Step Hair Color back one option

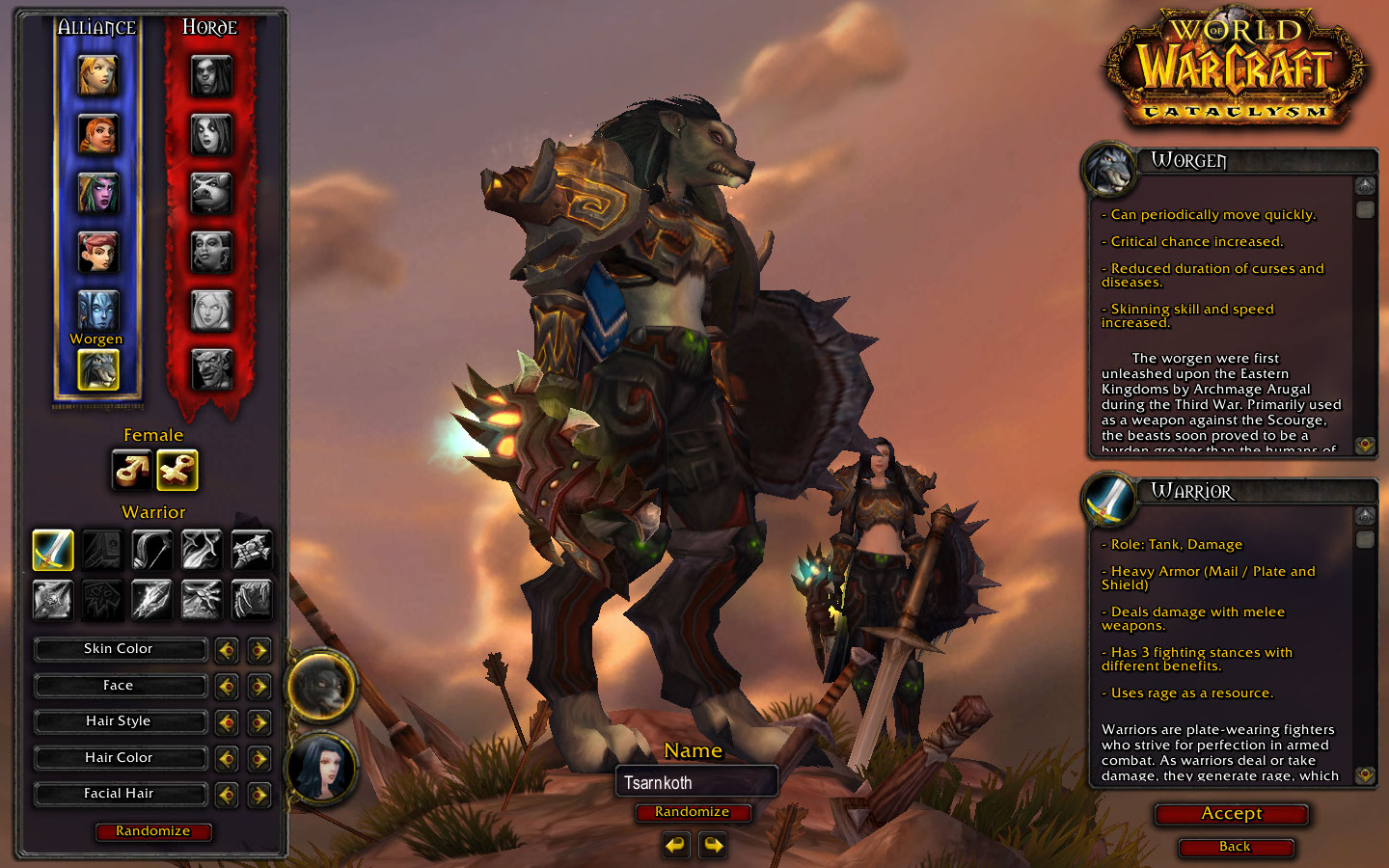tap(227, 759)
